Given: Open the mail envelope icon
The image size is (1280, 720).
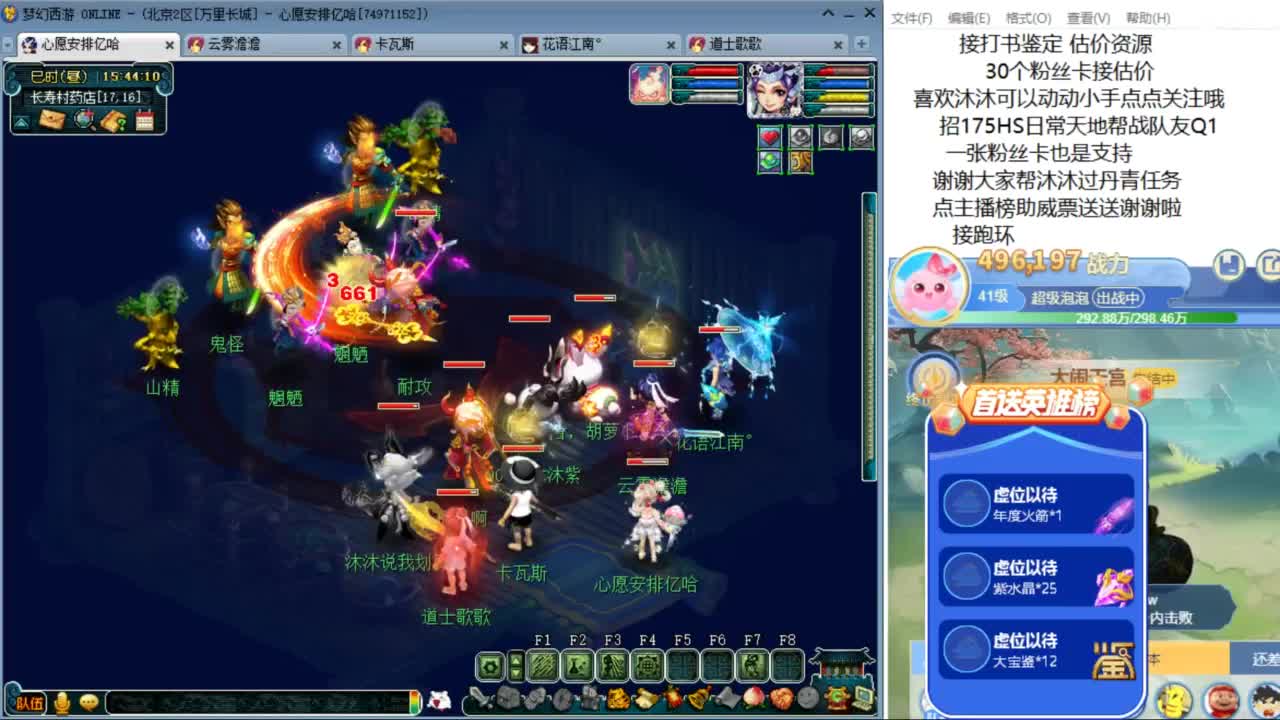Looking at the screenshot, I should pyautogui.click(x=52, y=120).
